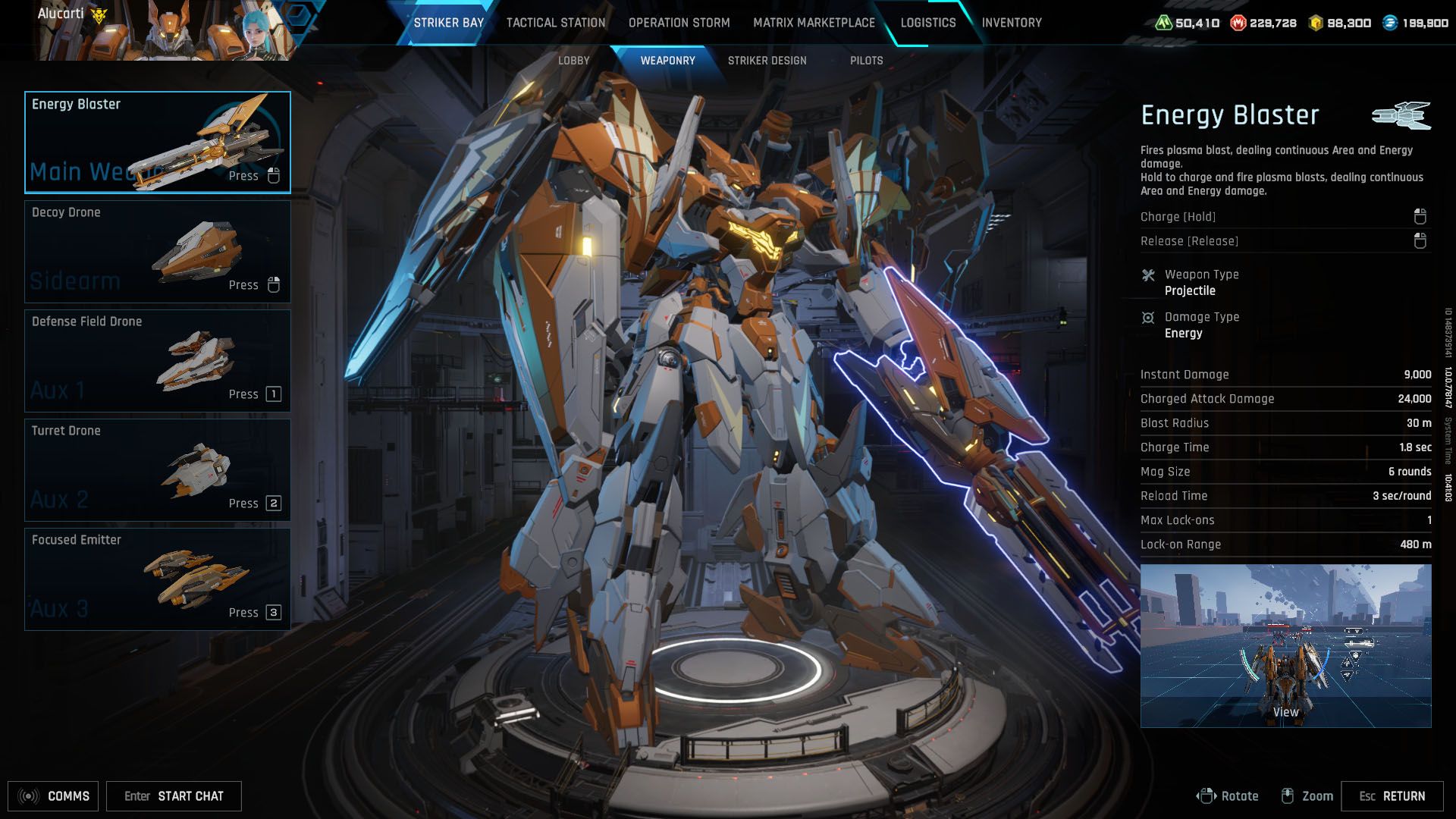1456x819 pixels.
Task: Click START CHAT at the bottom
Action: (x=190, y=796)
